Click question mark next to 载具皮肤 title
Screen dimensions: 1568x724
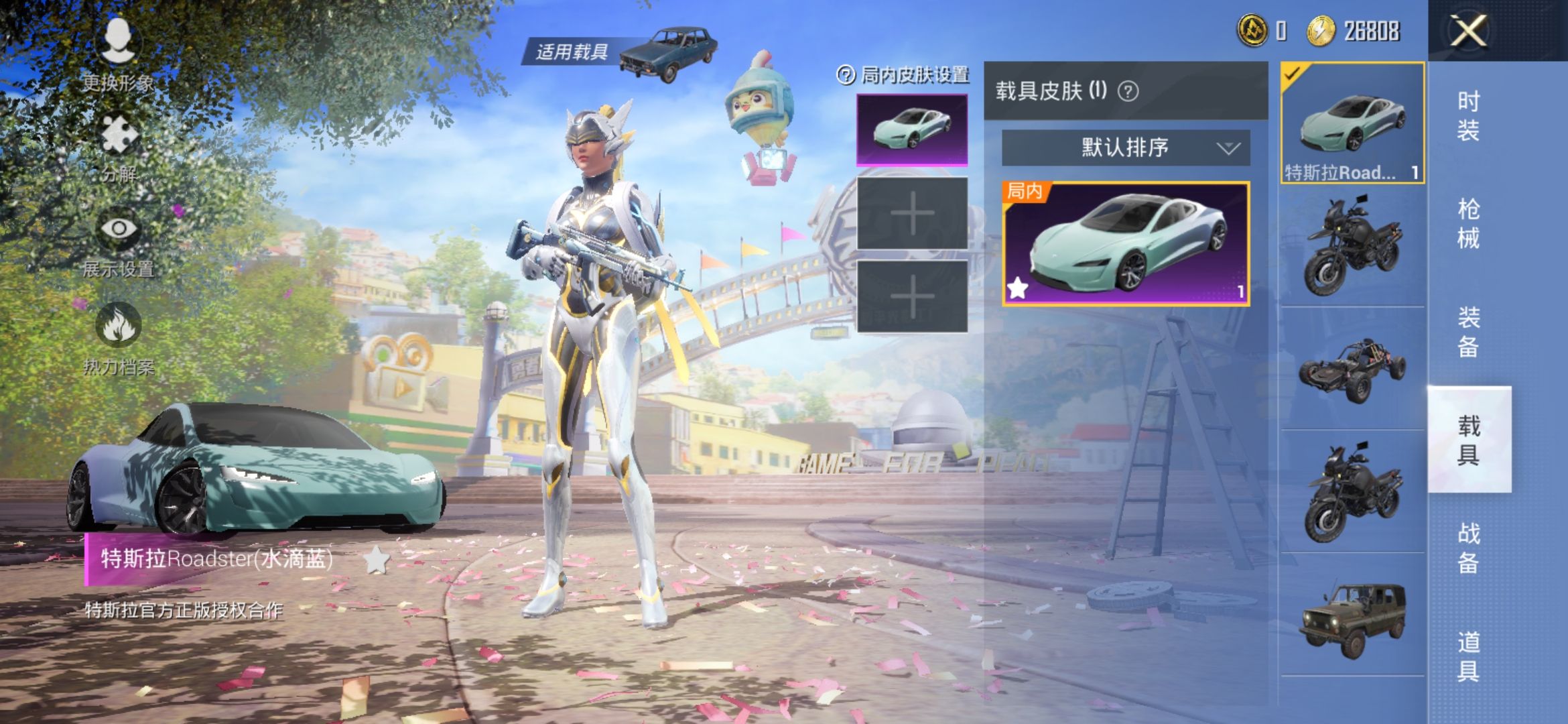pyautogui.click(x=1128, y=91)
